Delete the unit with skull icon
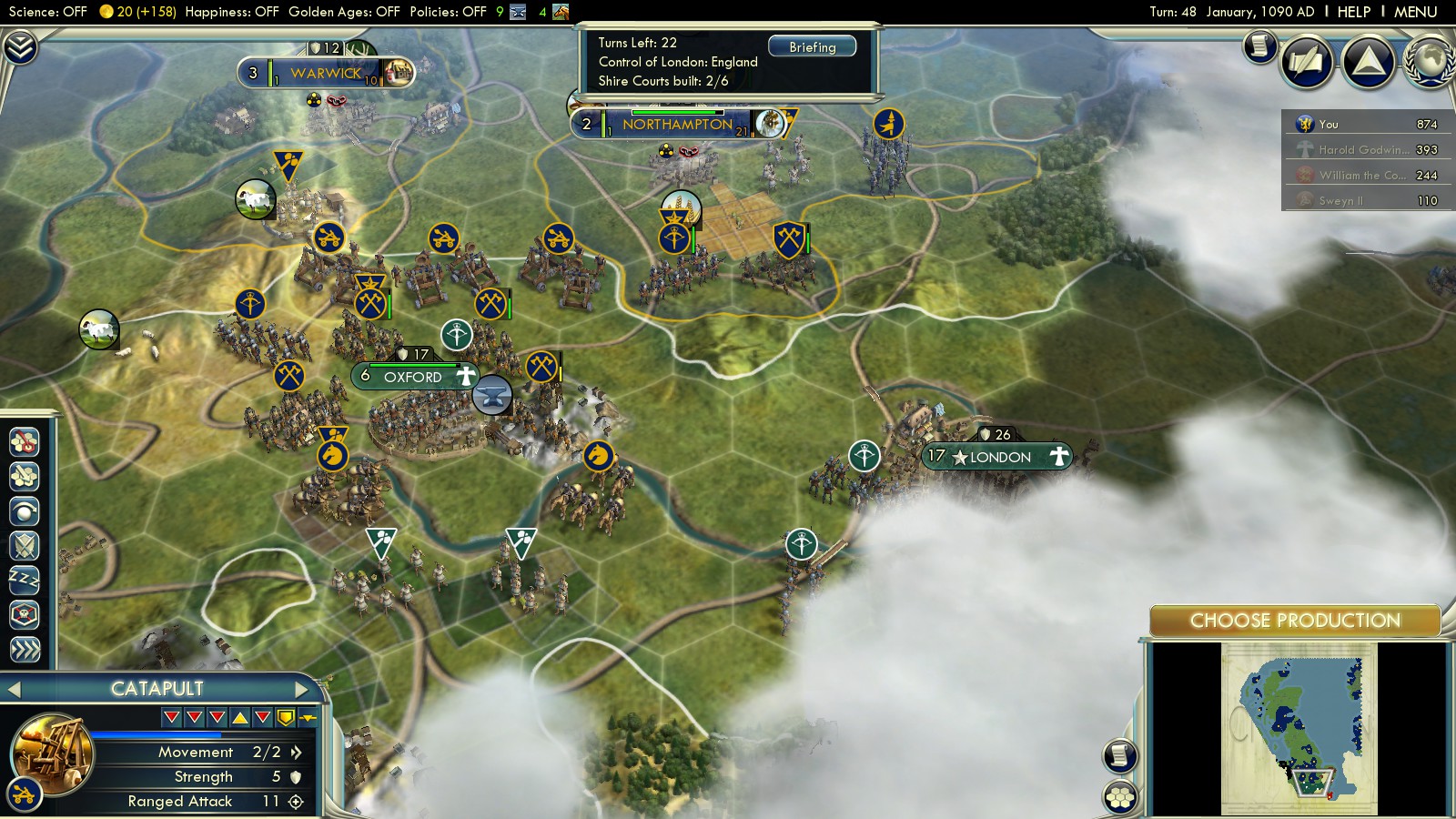 (x=25, y=614)
